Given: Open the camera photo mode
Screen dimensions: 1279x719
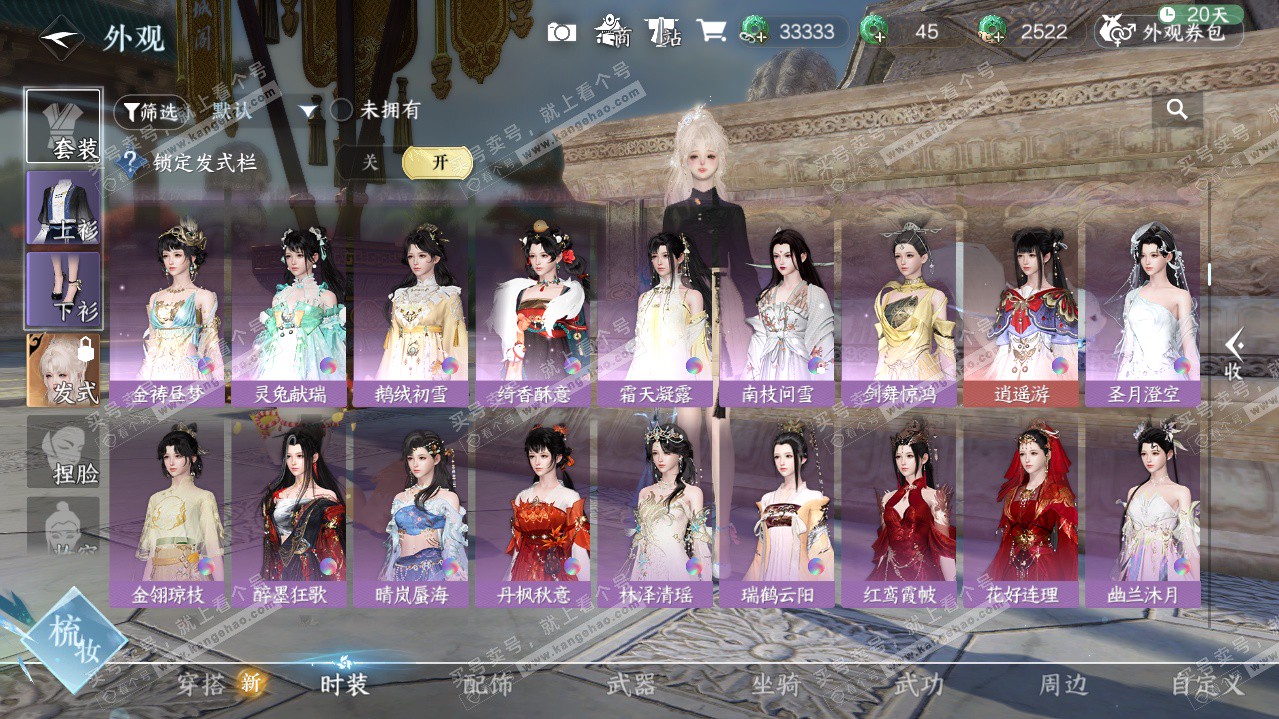Looking at the screenshot, I should pos(562,32).
